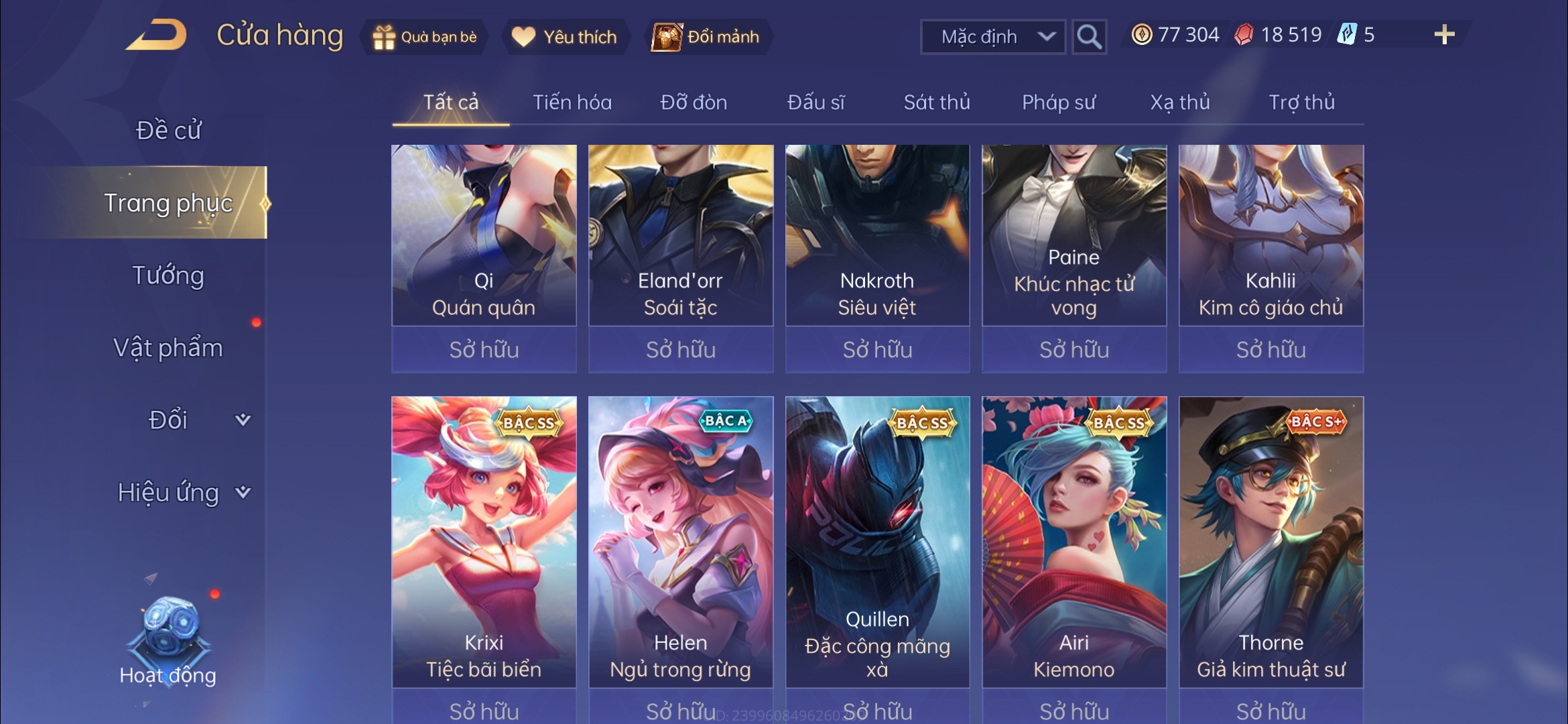Open the Đổi mảnh exchange
1568x724 pixels.
pos(707,37)
